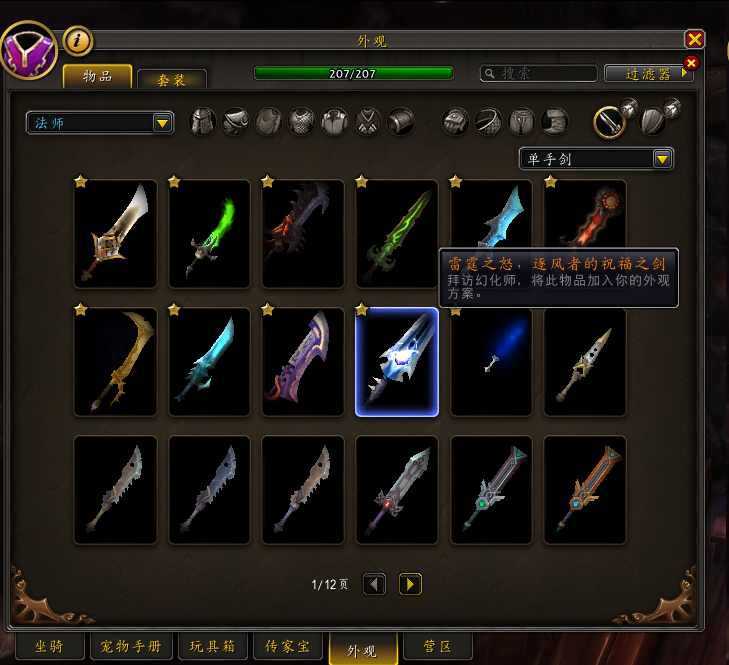Image resolution: width=729 pixels, height=665 pixels.
Task: Switch to the 套装 sets tab
Action: pos(172,80)
